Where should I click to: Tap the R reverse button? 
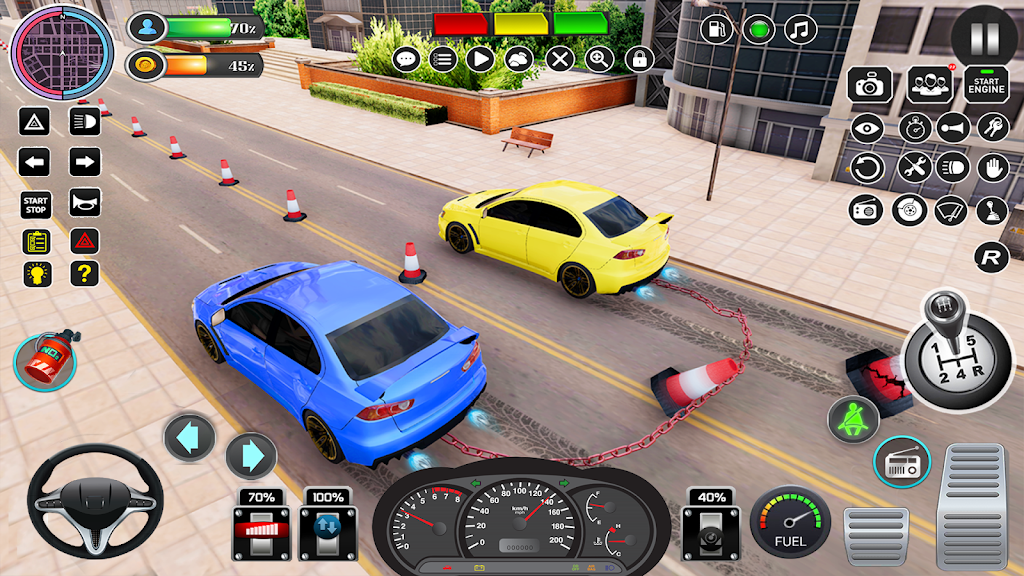(991, 257)
